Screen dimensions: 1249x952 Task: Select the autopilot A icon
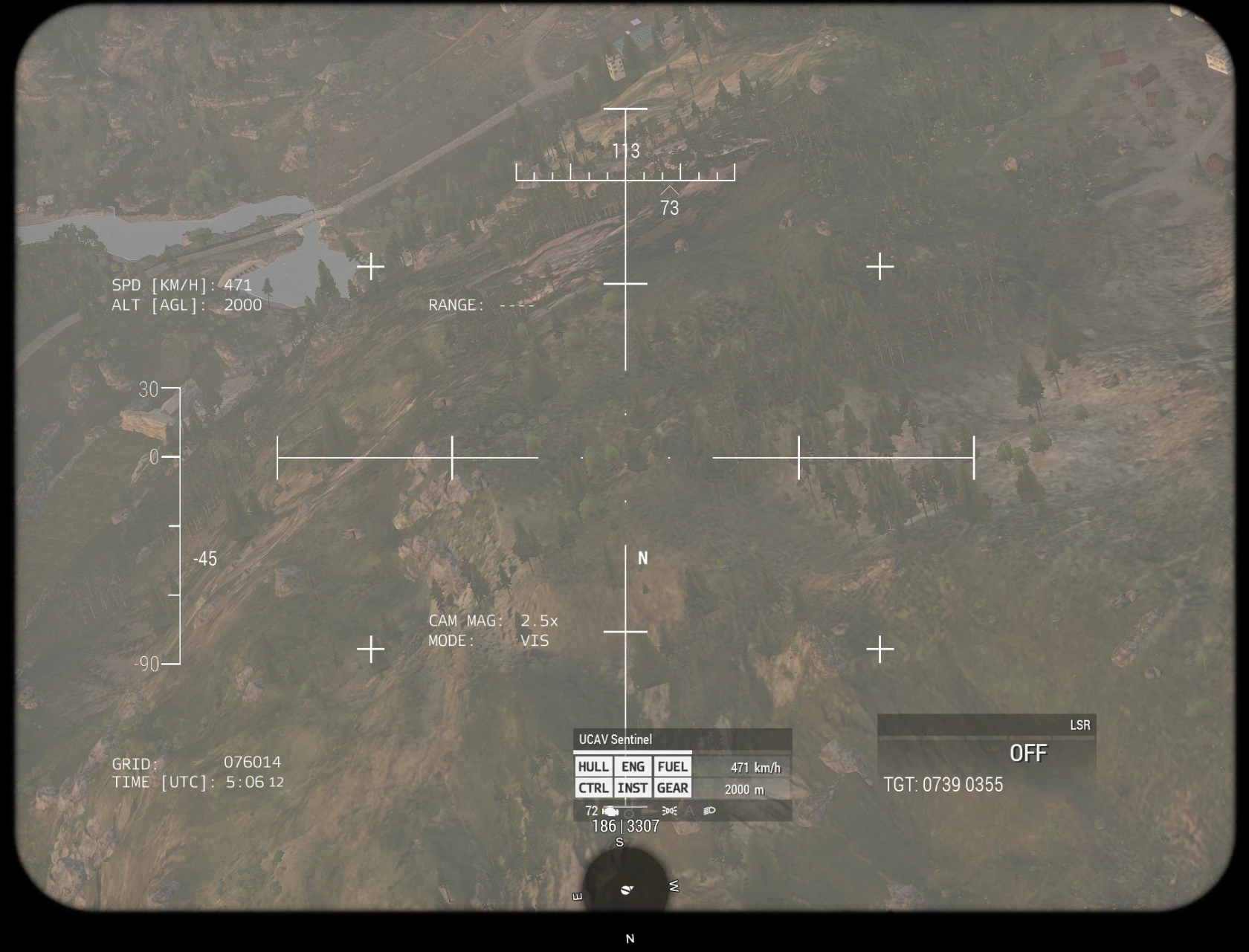click(690, 811)
